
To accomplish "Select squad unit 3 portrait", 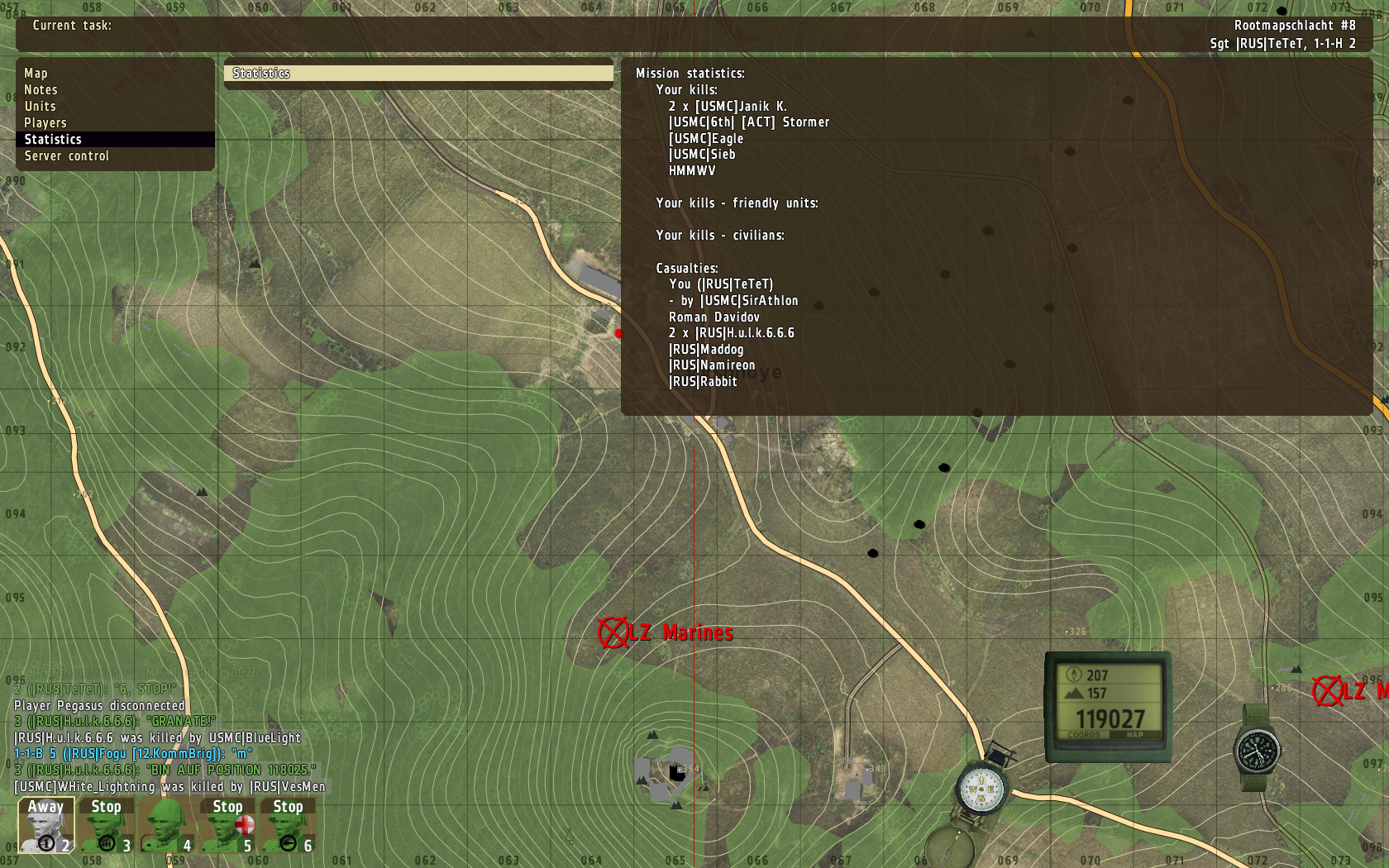I will point(107,825).
